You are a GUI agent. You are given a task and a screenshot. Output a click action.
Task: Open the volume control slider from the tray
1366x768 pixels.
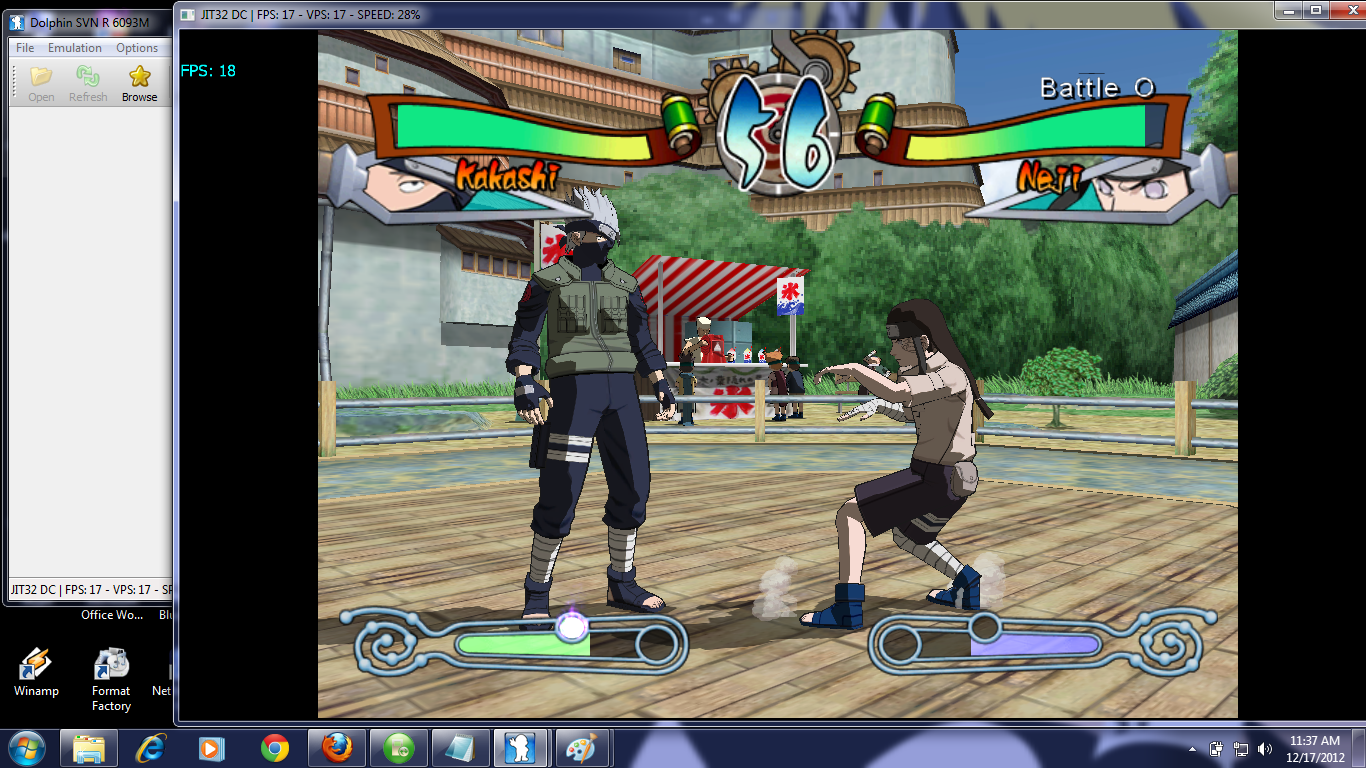coord(1264,749)
